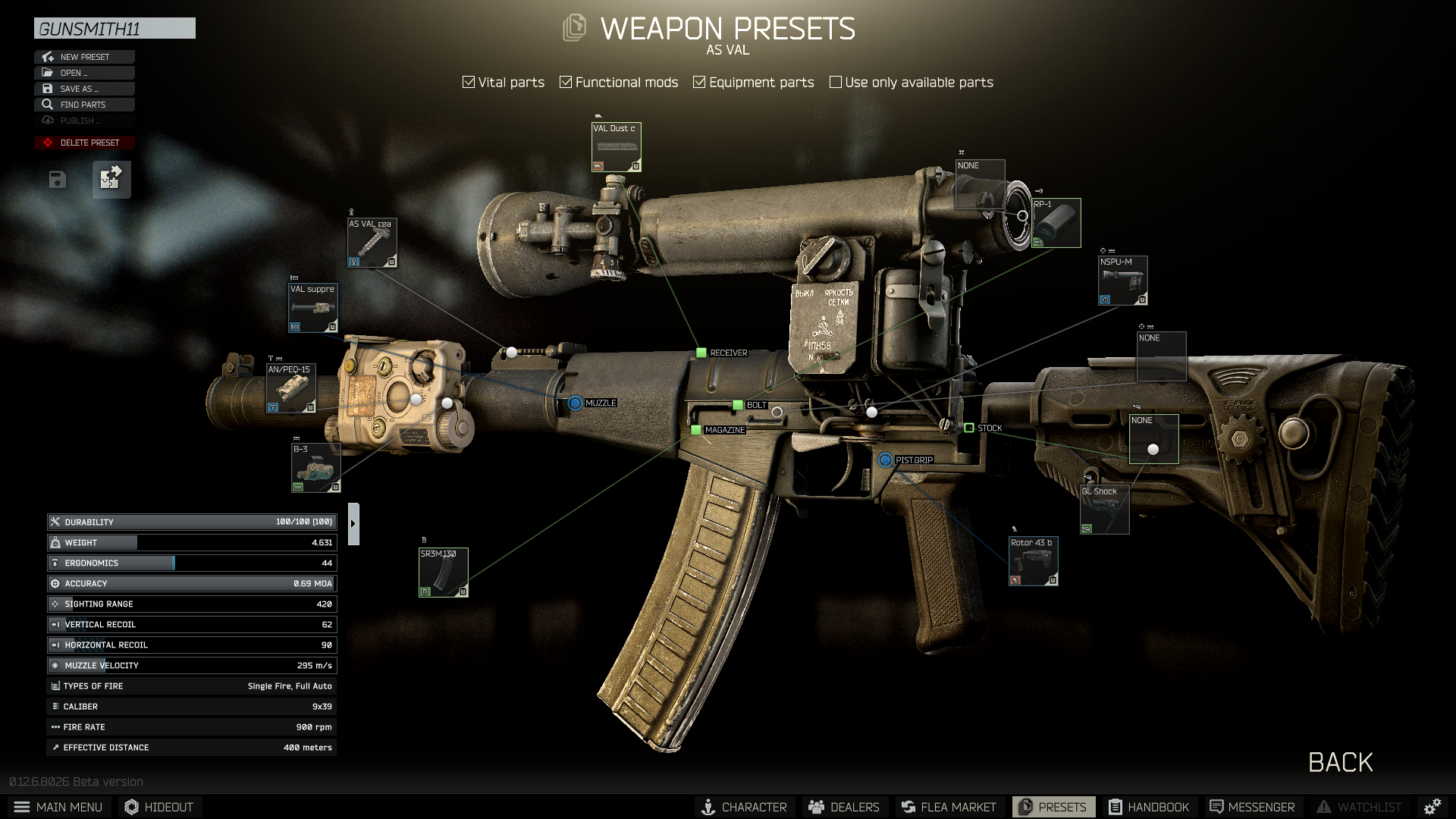Click the GUNSMITH11 preset name field

(115, 28)
